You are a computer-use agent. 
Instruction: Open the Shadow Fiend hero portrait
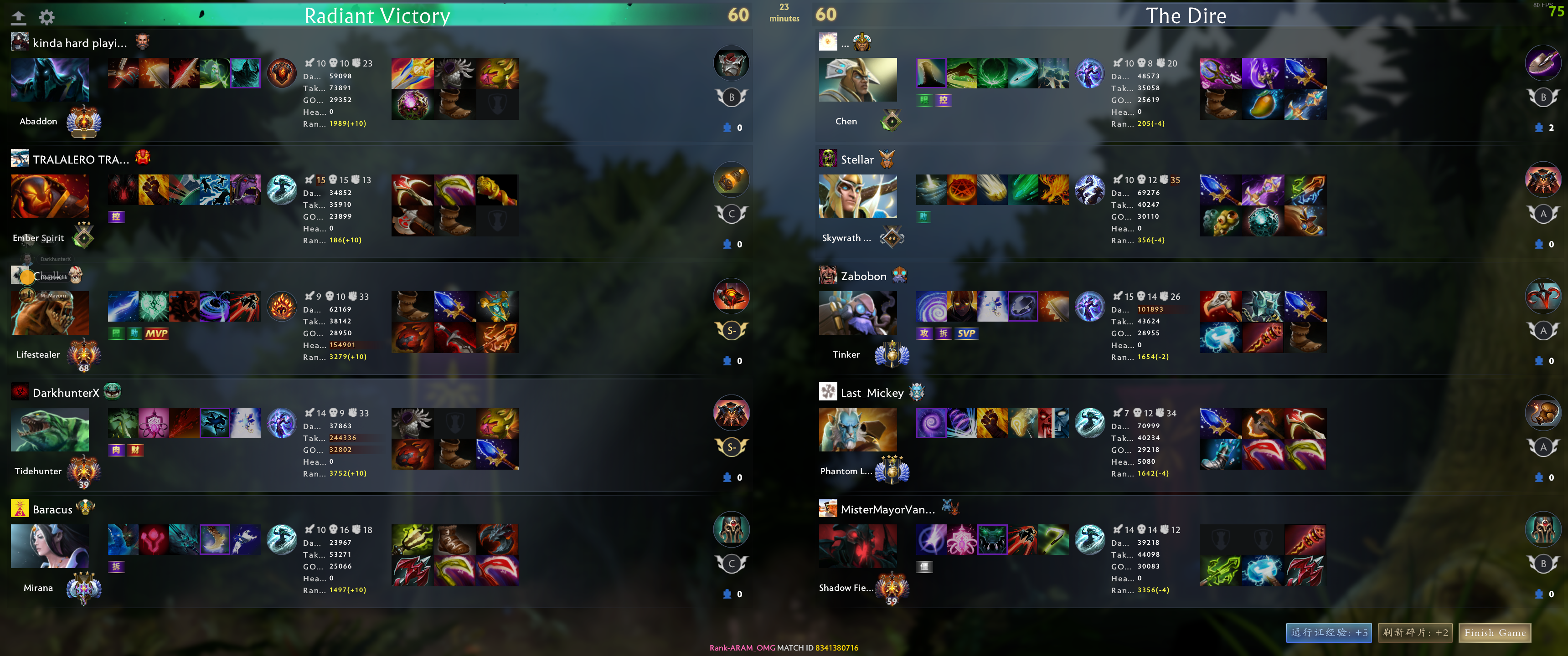[858, 547]
